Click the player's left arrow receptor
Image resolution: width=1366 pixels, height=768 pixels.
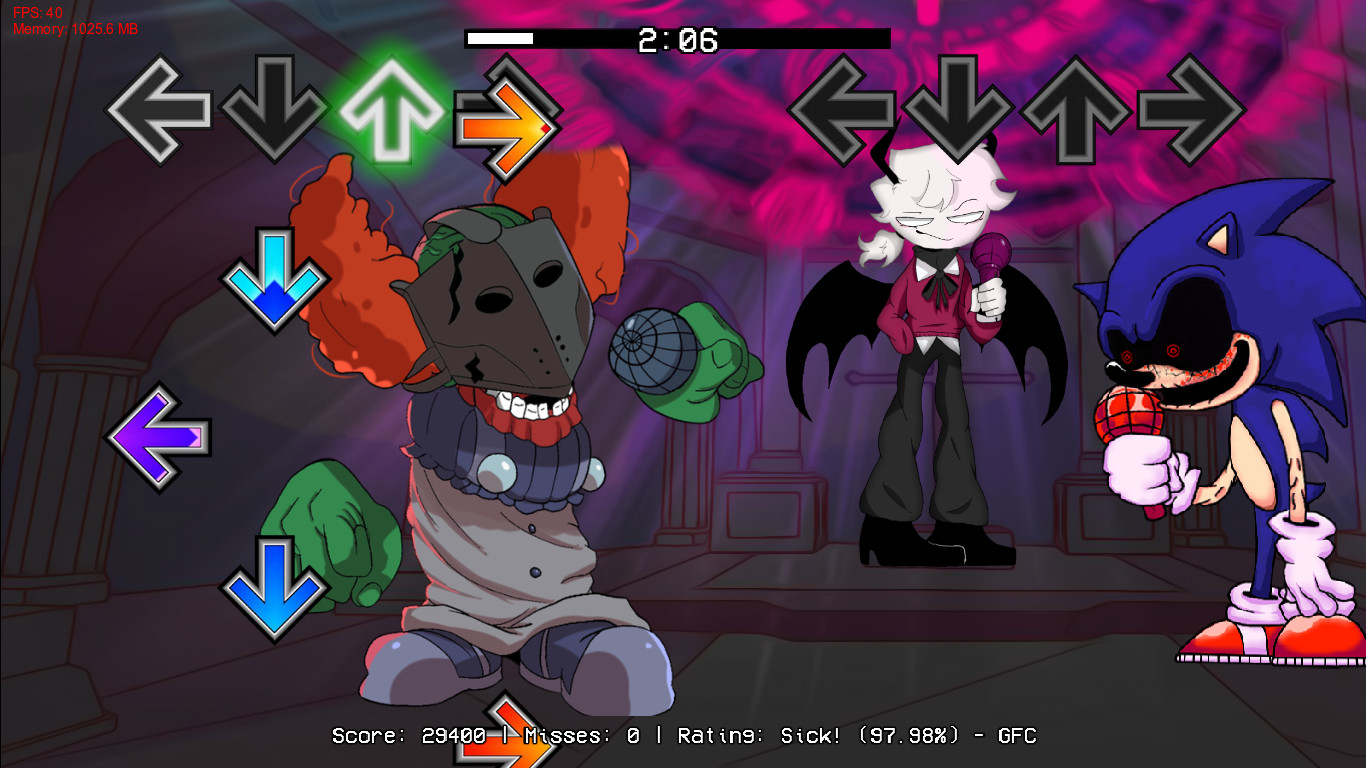157,110
